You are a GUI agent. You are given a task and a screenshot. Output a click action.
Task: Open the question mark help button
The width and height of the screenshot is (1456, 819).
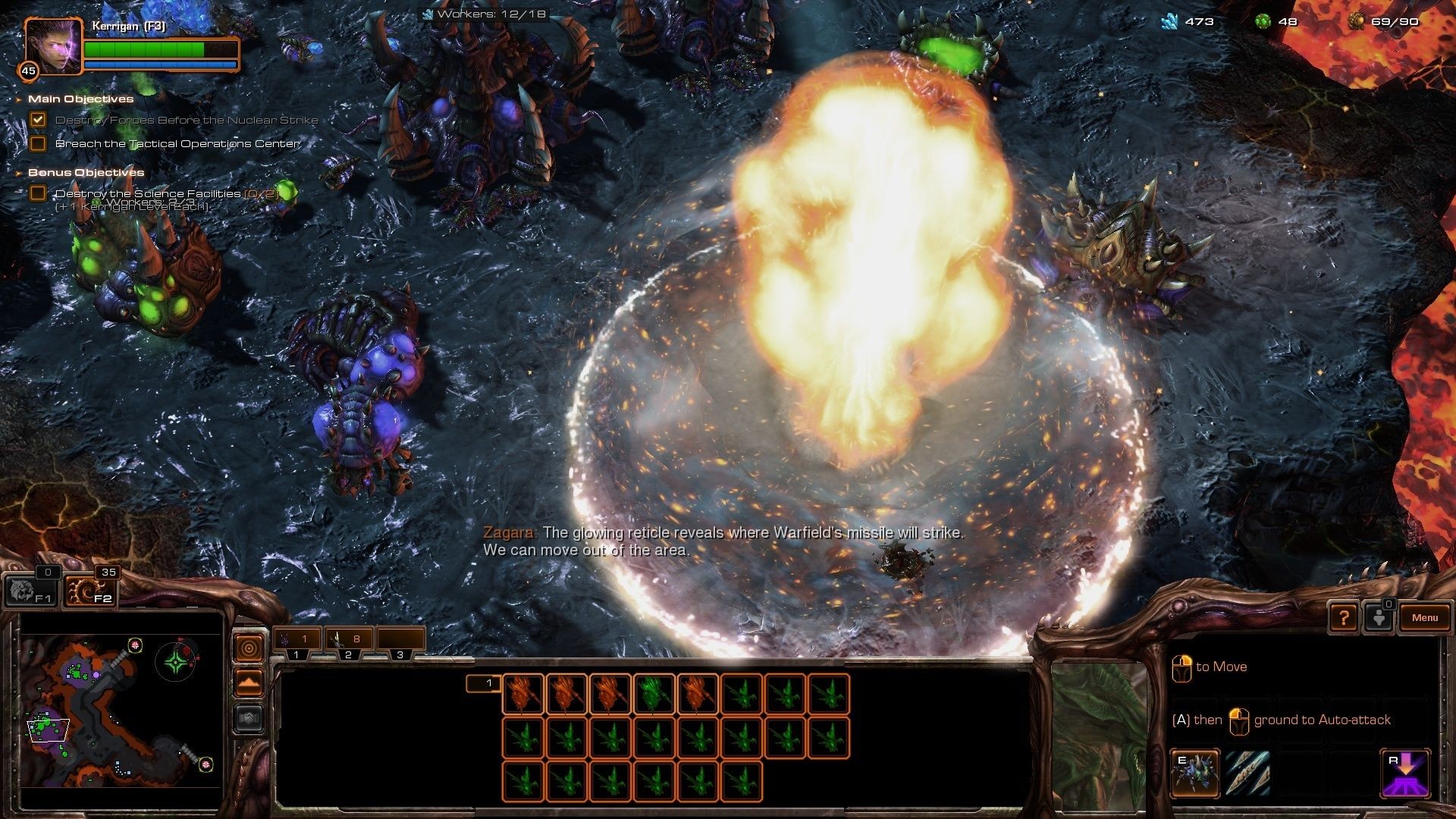[1343, 618]
